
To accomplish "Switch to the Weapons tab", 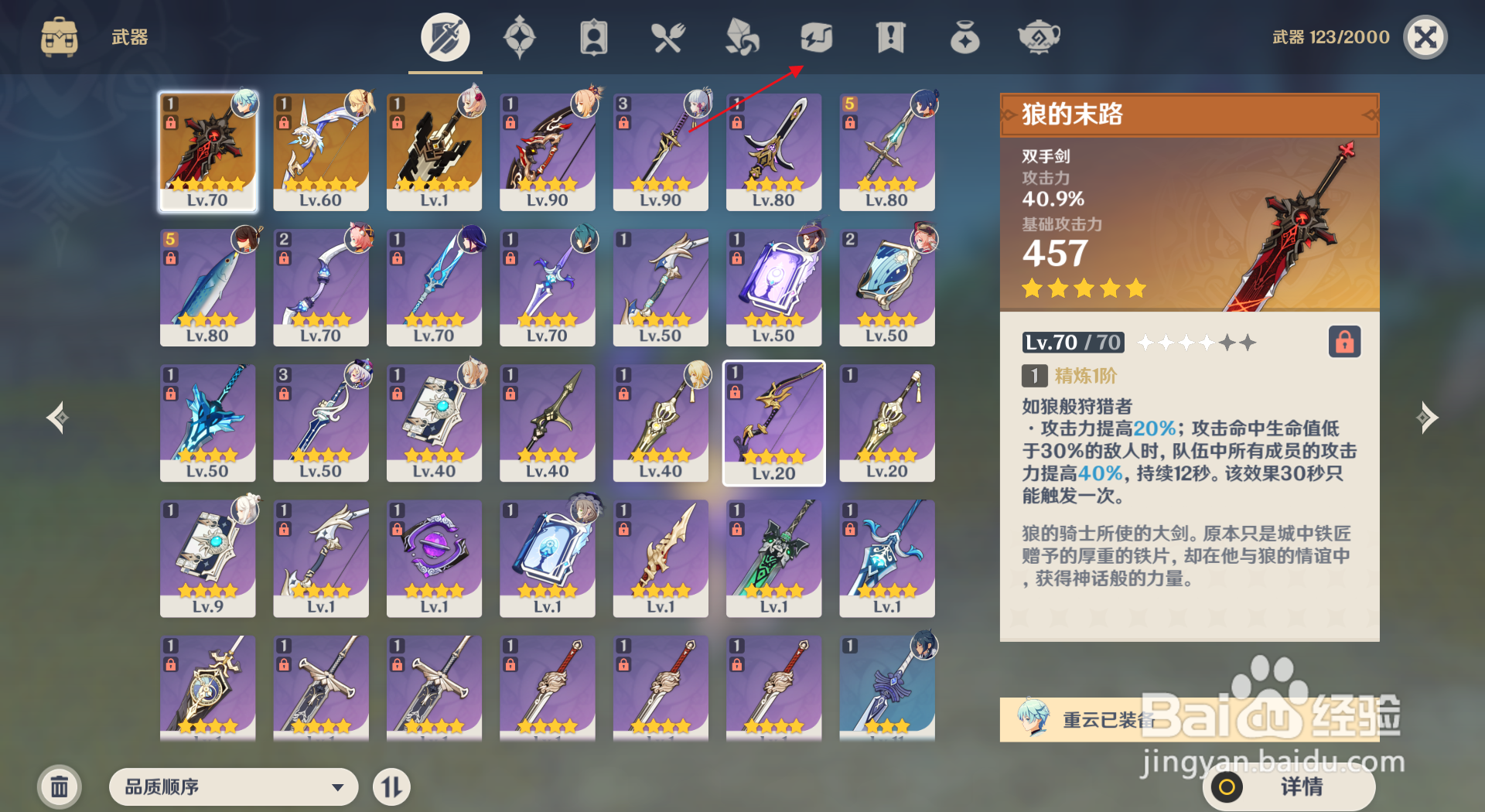I will (x=445, y=36).
